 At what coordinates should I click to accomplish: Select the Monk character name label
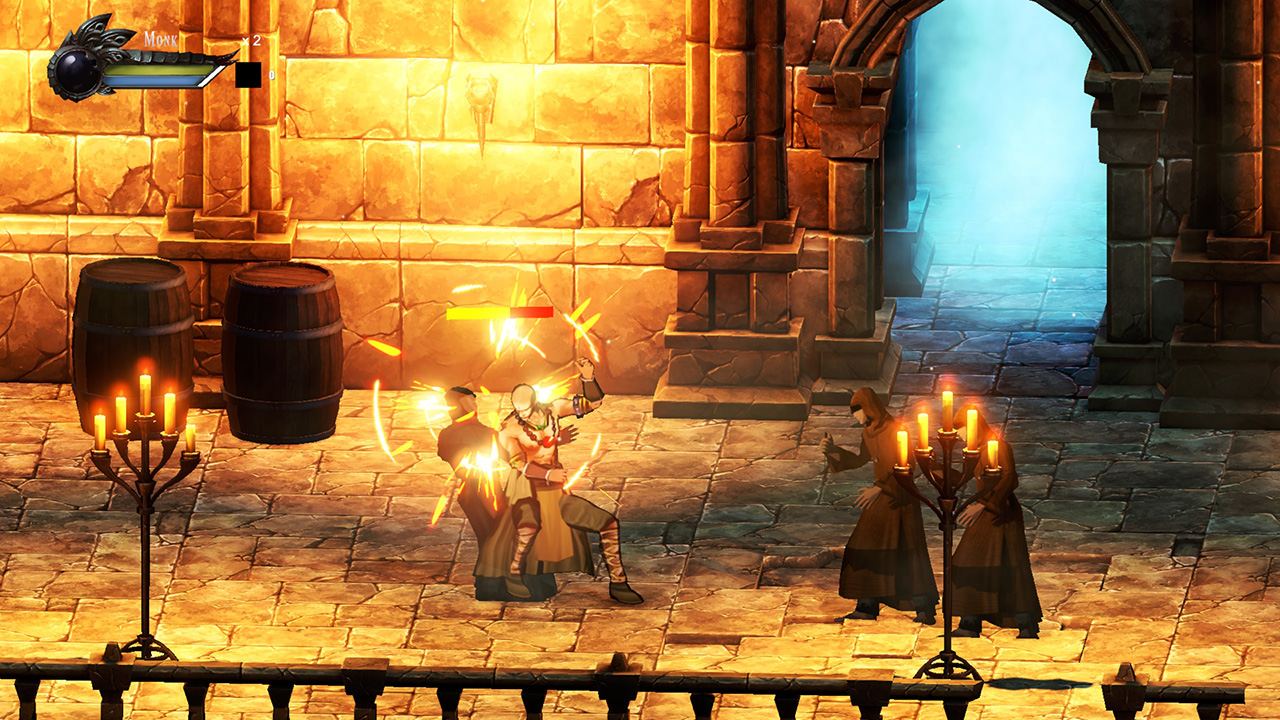tap(163, 40)
